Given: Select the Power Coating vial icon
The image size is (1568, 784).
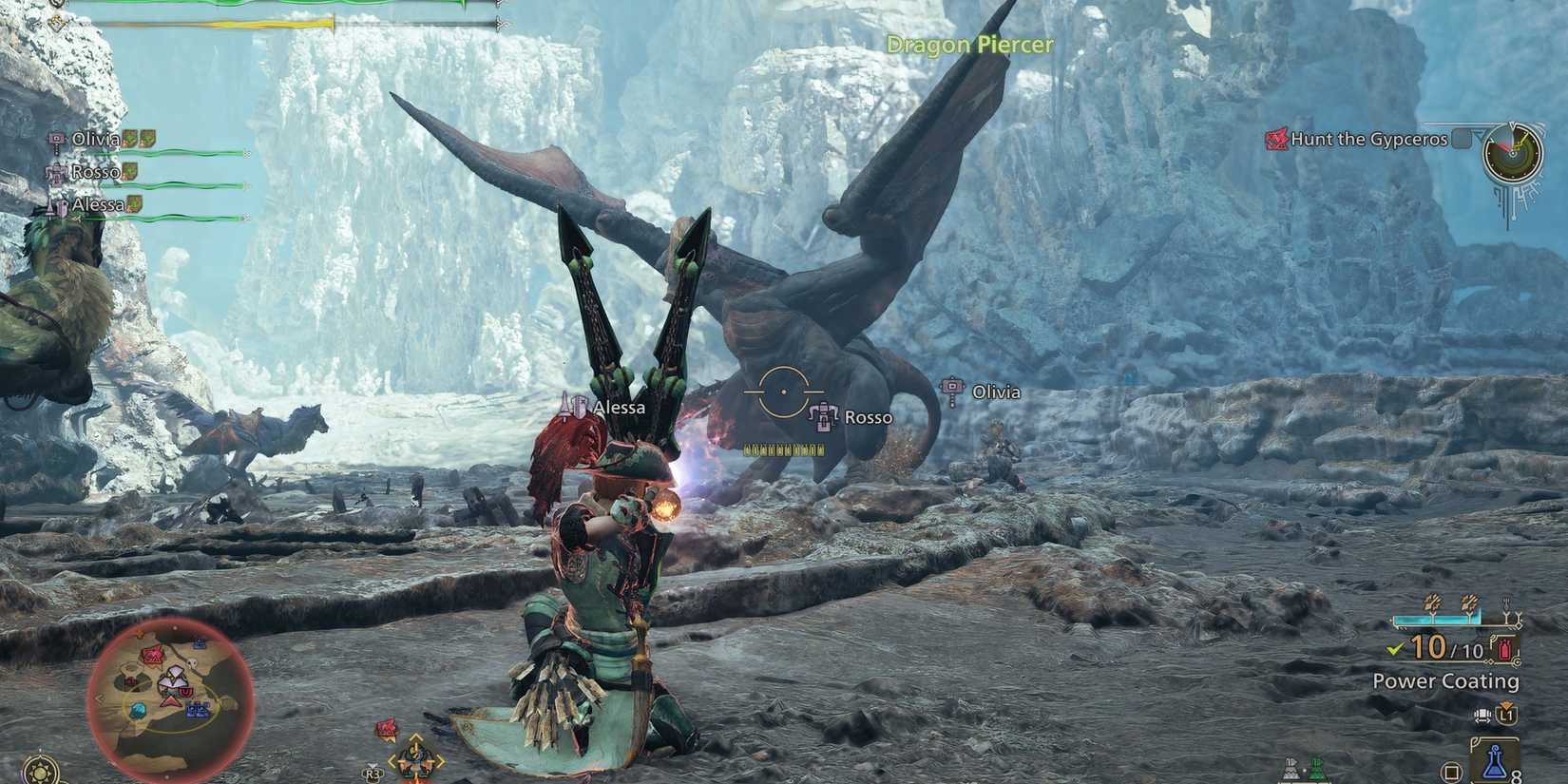Looking at the screenshot, I should (1505, 649).
